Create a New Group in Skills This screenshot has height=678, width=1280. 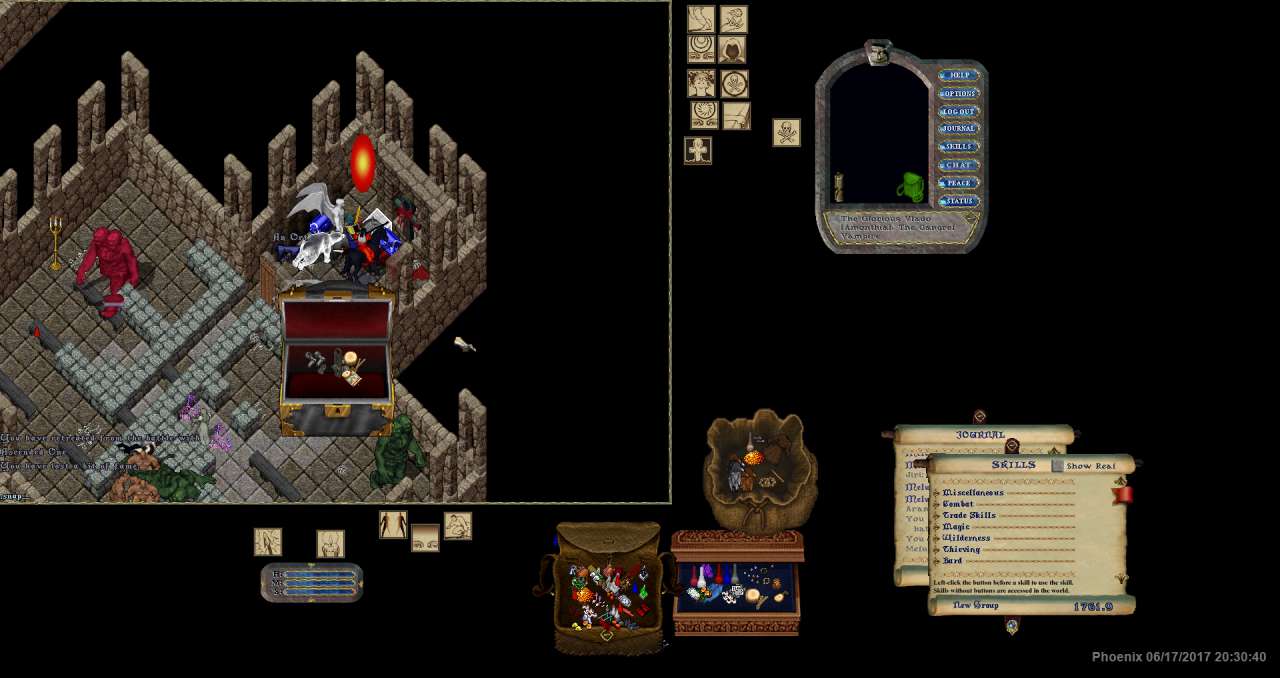click(975, 606)
